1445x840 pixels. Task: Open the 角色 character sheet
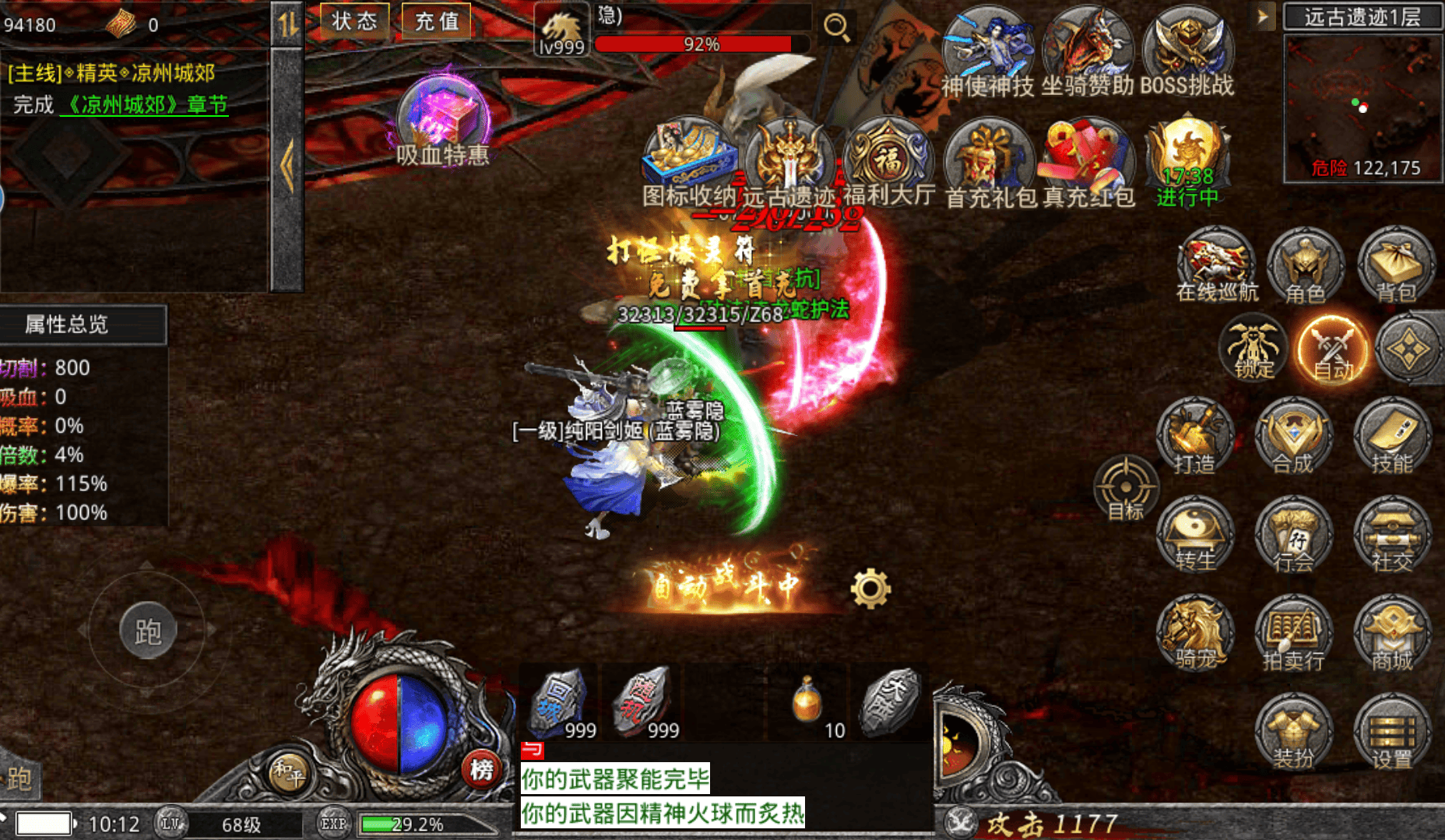point(1306,265)
